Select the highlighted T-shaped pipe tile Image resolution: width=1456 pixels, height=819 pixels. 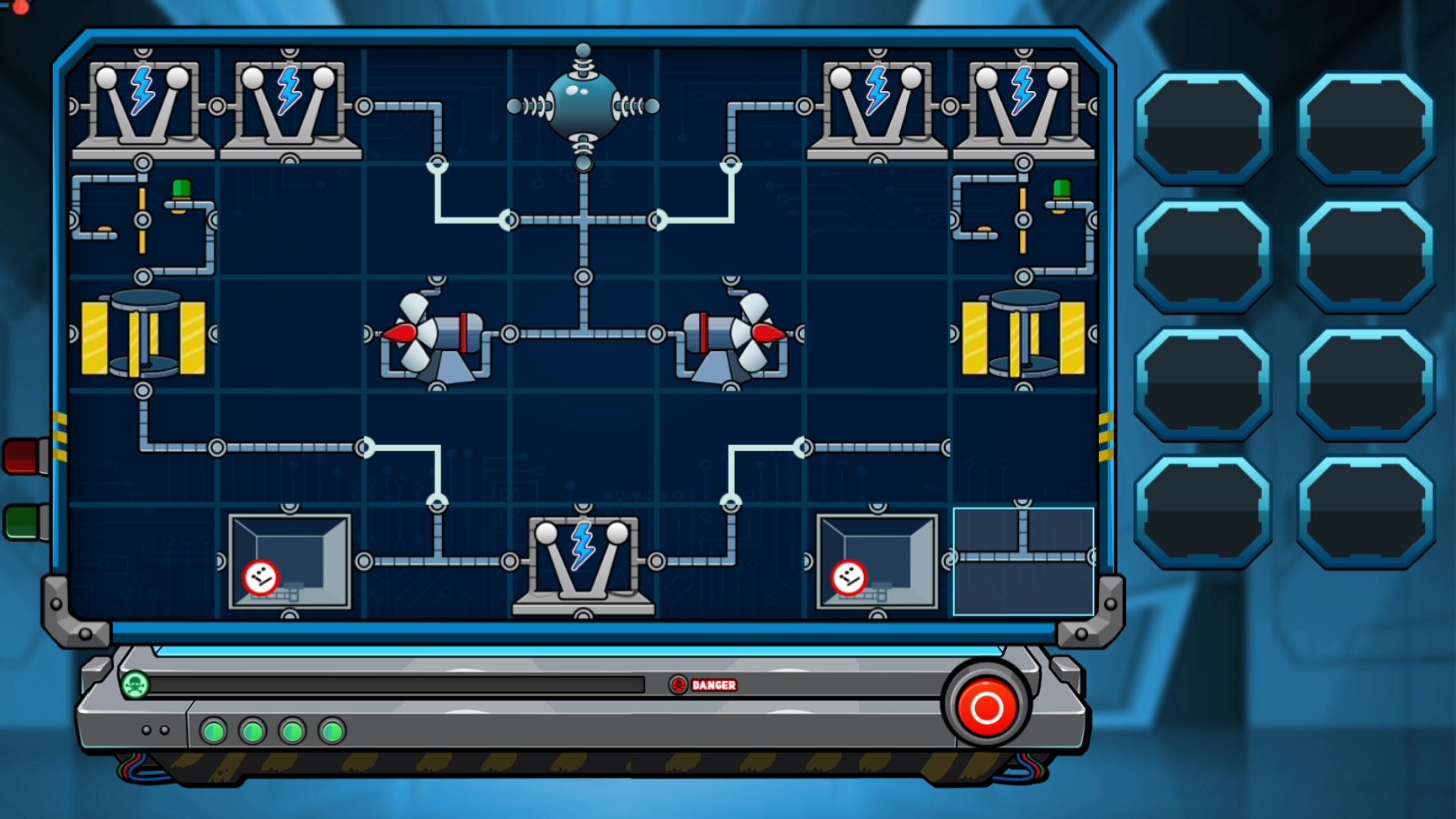[x=1023, y=561]
